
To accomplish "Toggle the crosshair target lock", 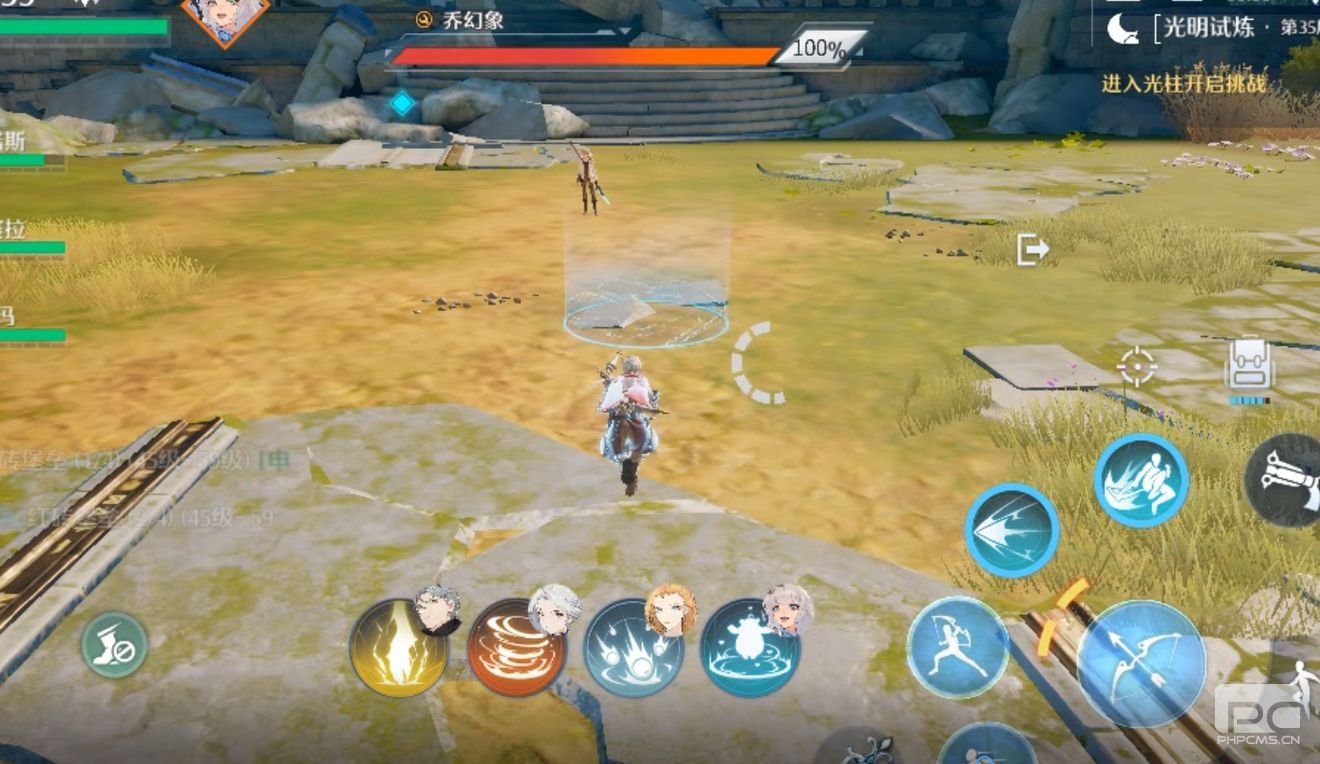I will click(x=1137, y=367).
